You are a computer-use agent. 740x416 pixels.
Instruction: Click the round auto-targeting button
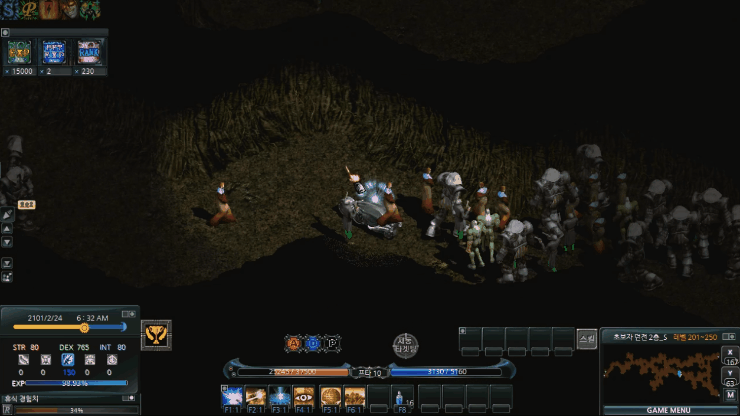pyautogui.click(x=404, y=345)
